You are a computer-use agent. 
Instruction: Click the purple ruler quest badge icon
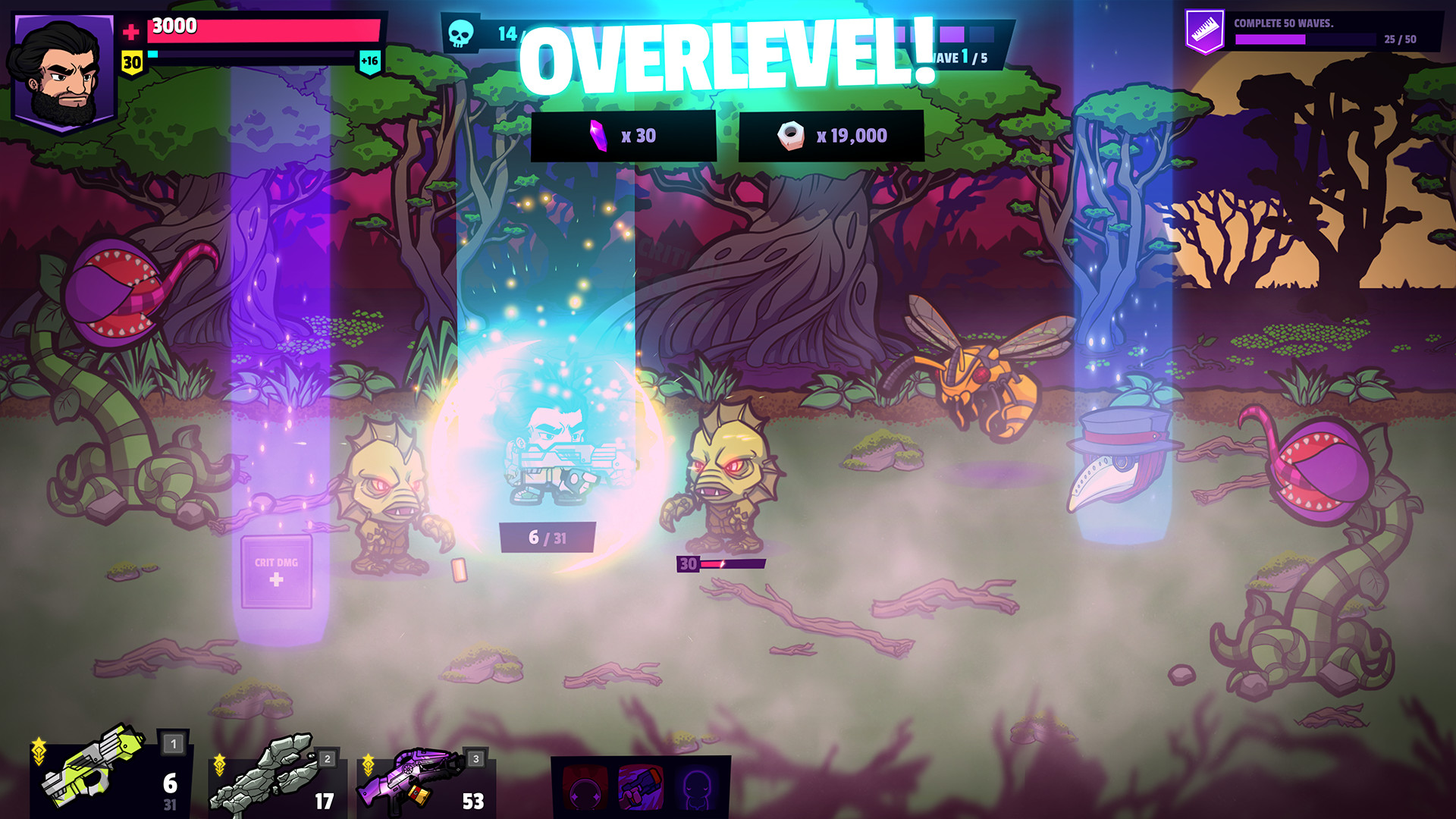1203,29
